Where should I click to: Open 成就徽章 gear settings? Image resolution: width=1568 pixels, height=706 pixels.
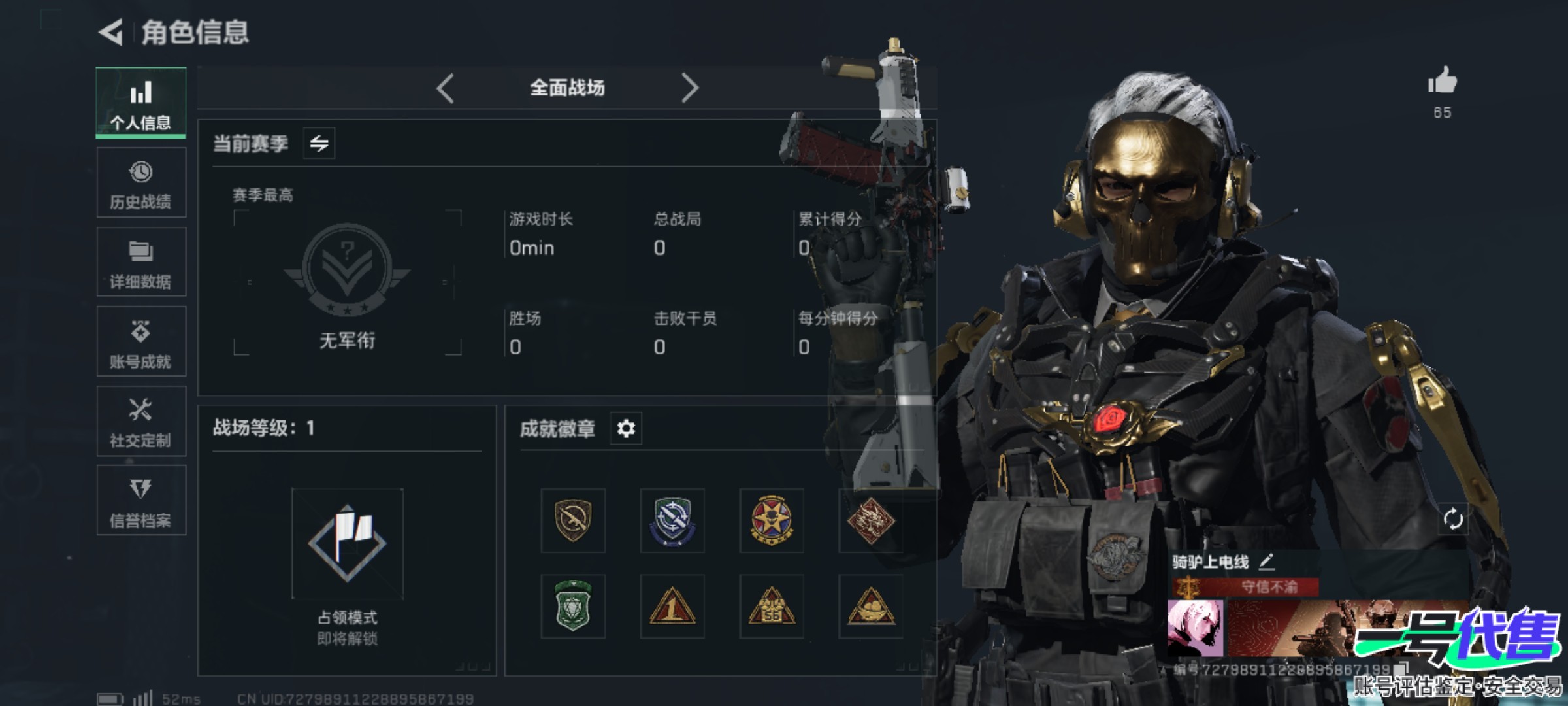coord(626,429)
